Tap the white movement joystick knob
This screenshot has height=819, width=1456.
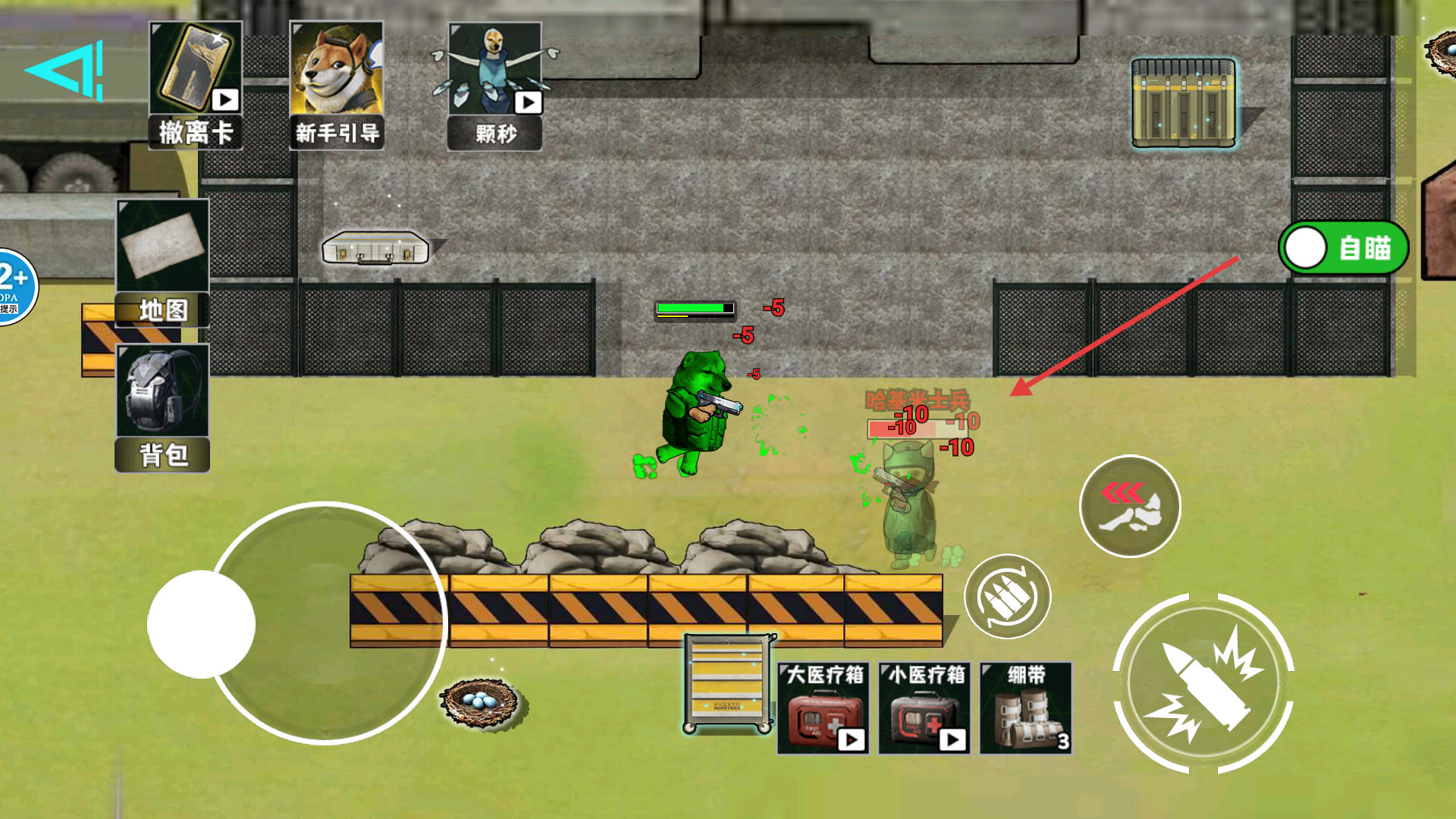tap(201, 624)
